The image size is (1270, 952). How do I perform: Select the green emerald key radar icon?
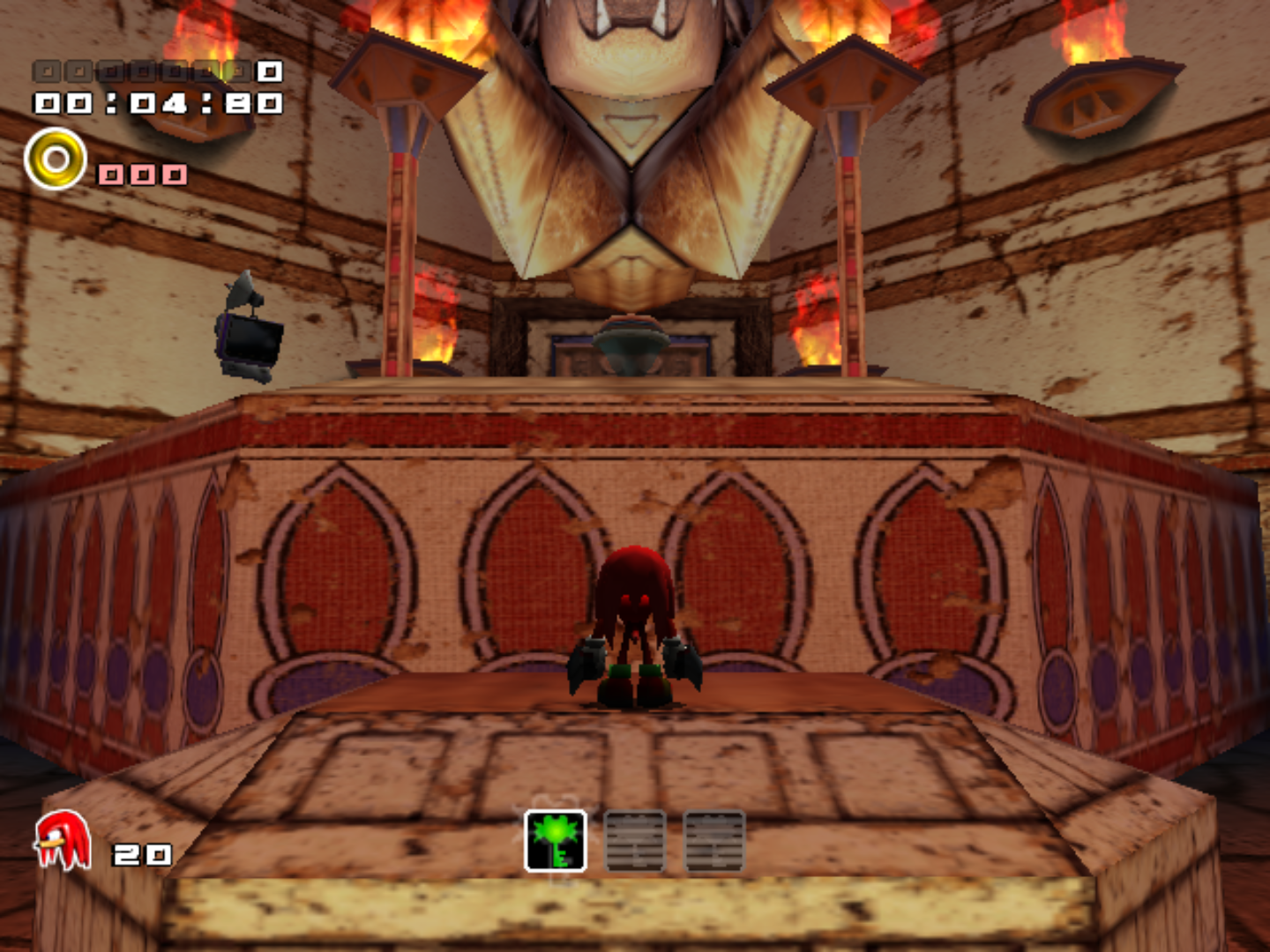554,842
